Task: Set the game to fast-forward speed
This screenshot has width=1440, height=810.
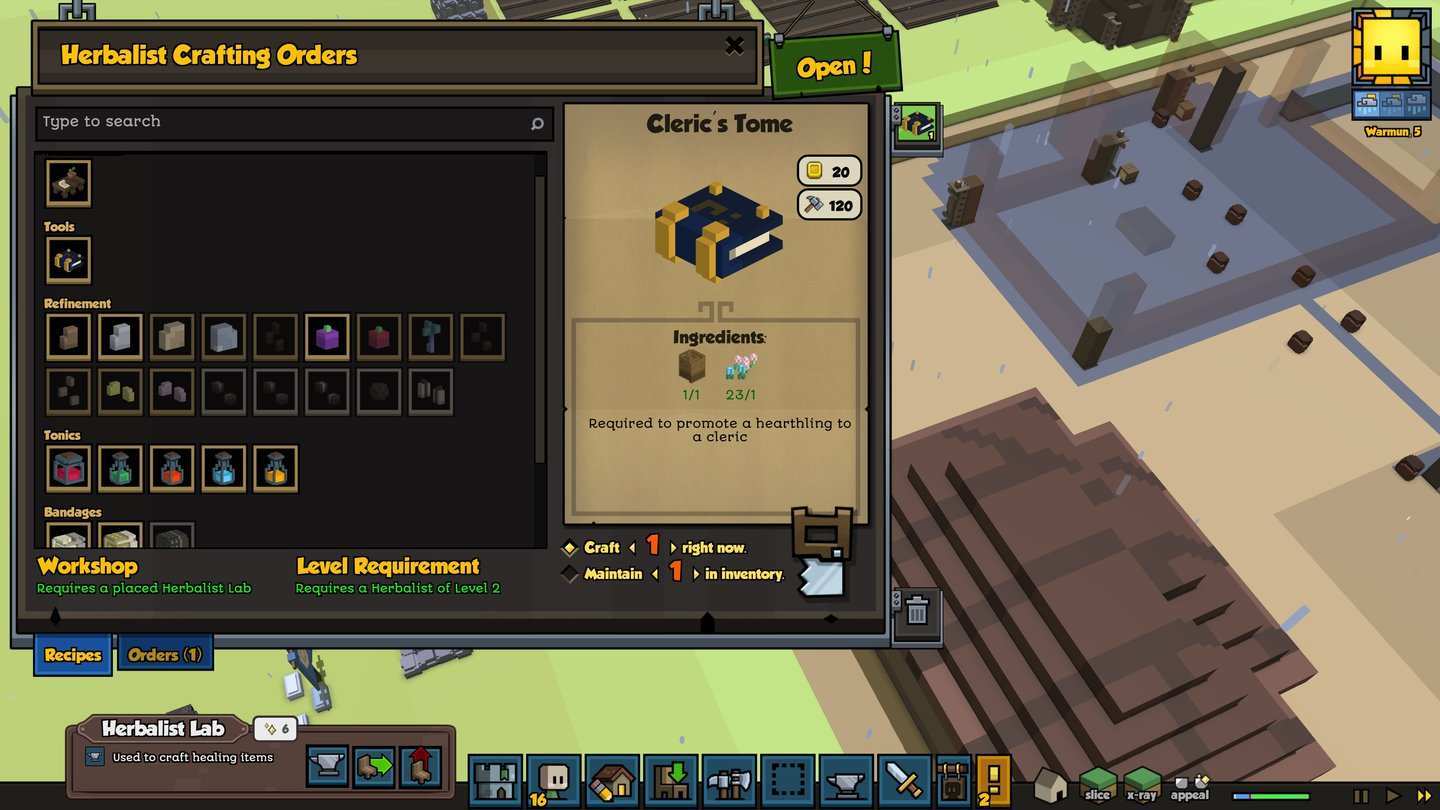Action: [1424, 796]
